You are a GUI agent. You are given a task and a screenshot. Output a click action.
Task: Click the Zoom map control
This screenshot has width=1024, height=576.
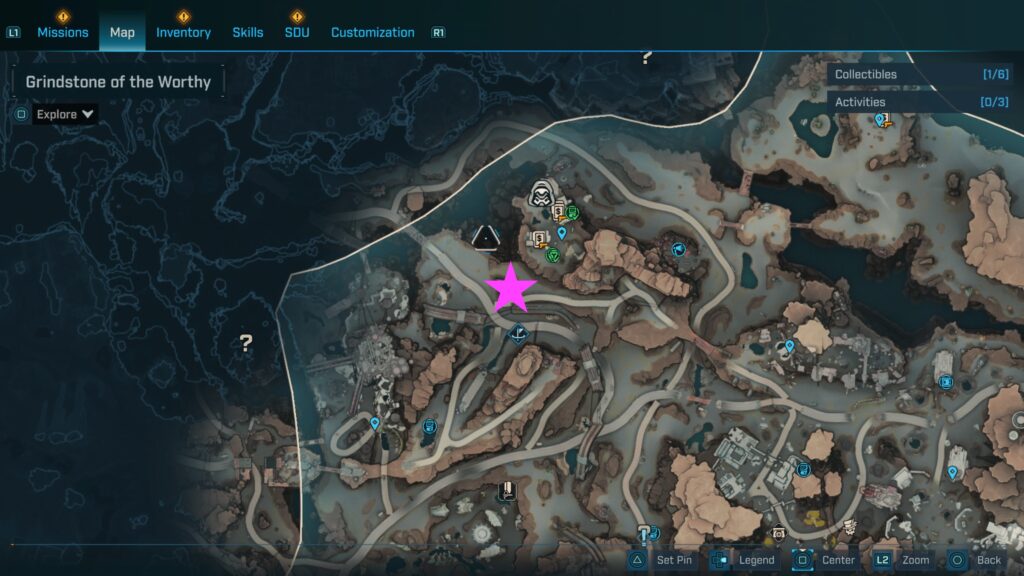pos(904,560)
